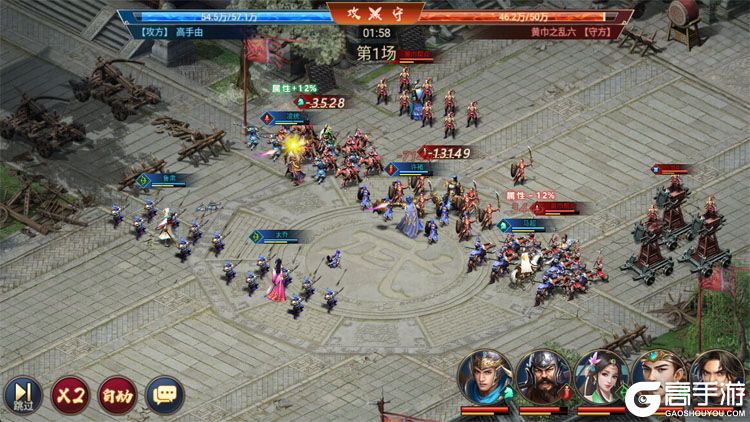The image size is (750, 422).
Task: Select the blue-armored hero with winged helmet
Action: point(485,377)
